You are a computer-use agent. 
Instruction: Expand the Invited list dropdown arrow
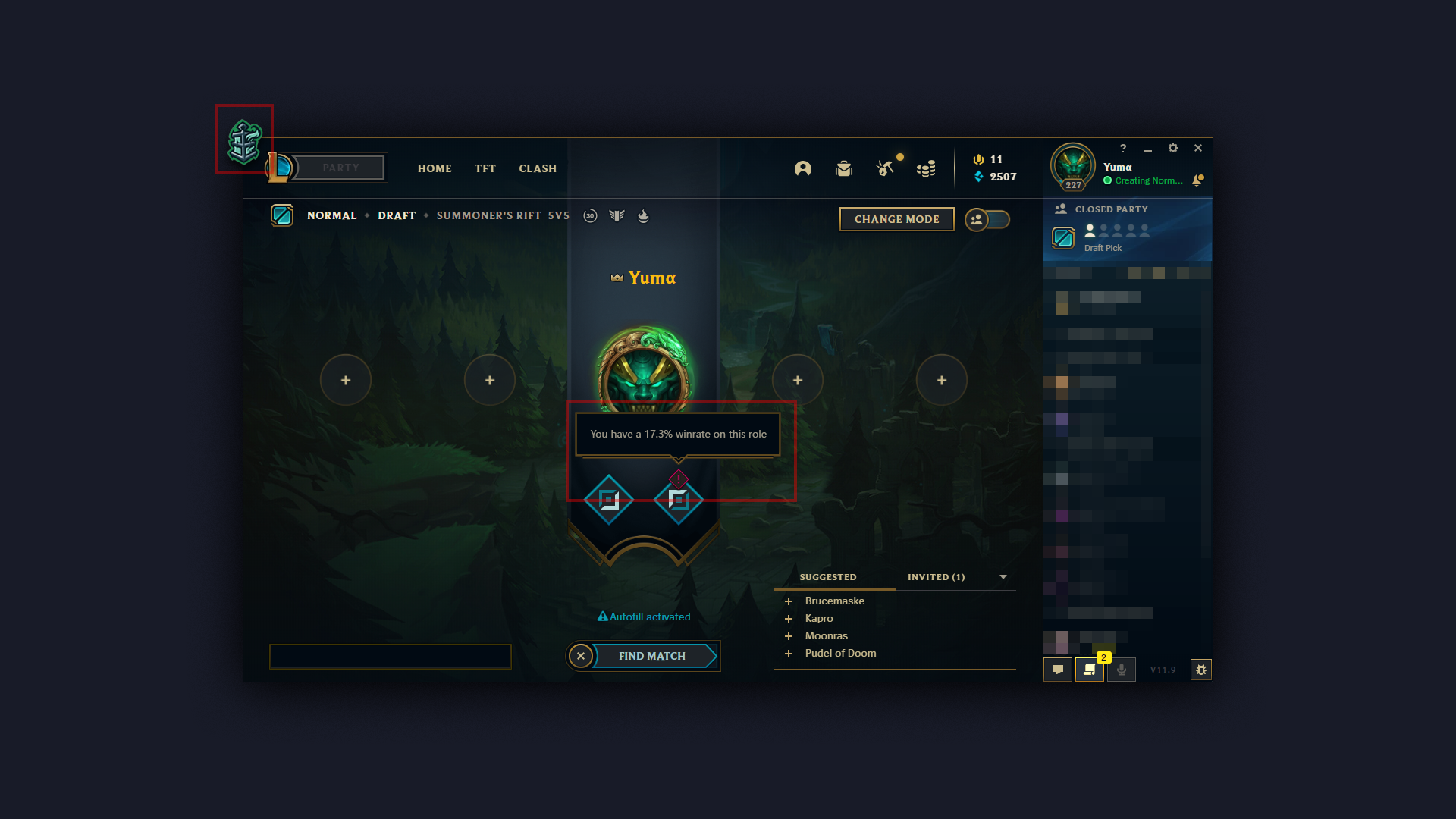click(1003, 577)
